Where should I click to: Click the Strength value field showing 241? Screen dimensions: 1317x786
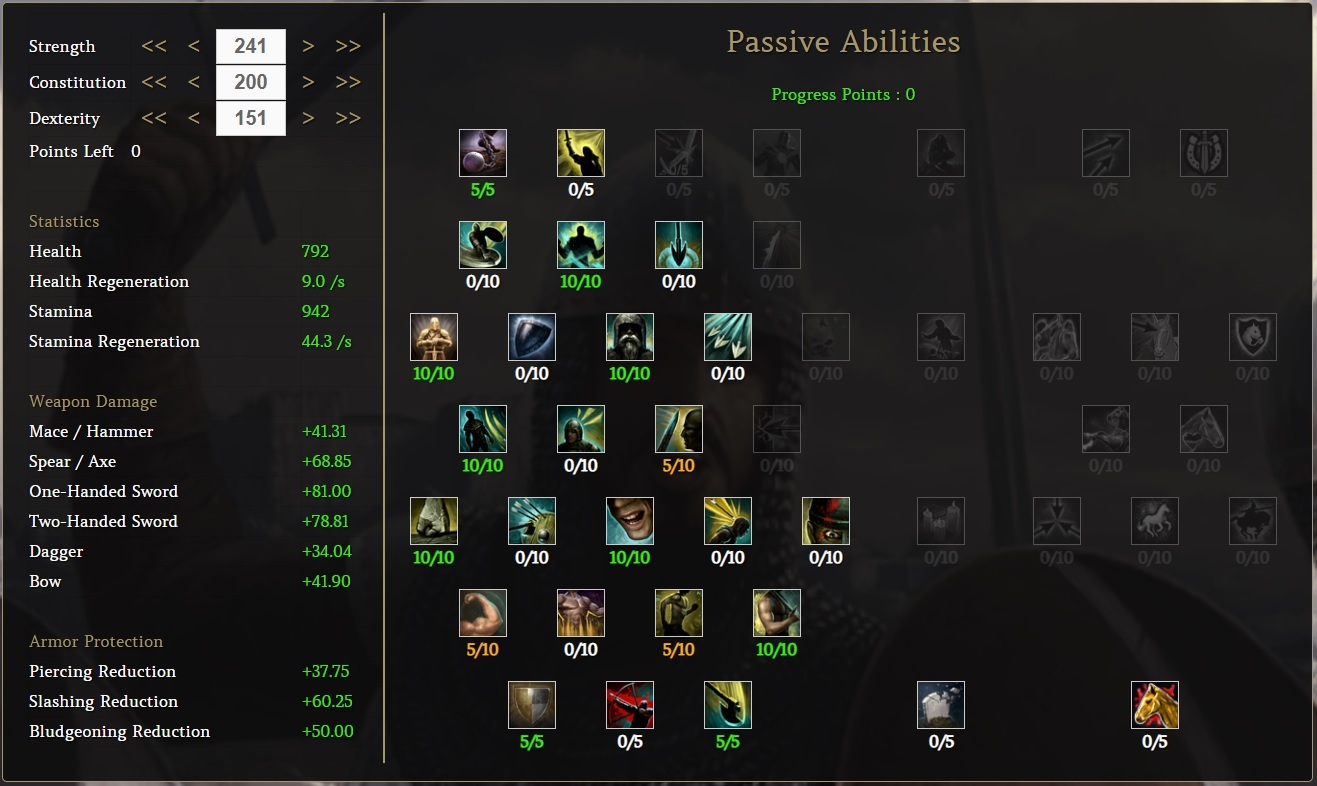click(251, 46)
